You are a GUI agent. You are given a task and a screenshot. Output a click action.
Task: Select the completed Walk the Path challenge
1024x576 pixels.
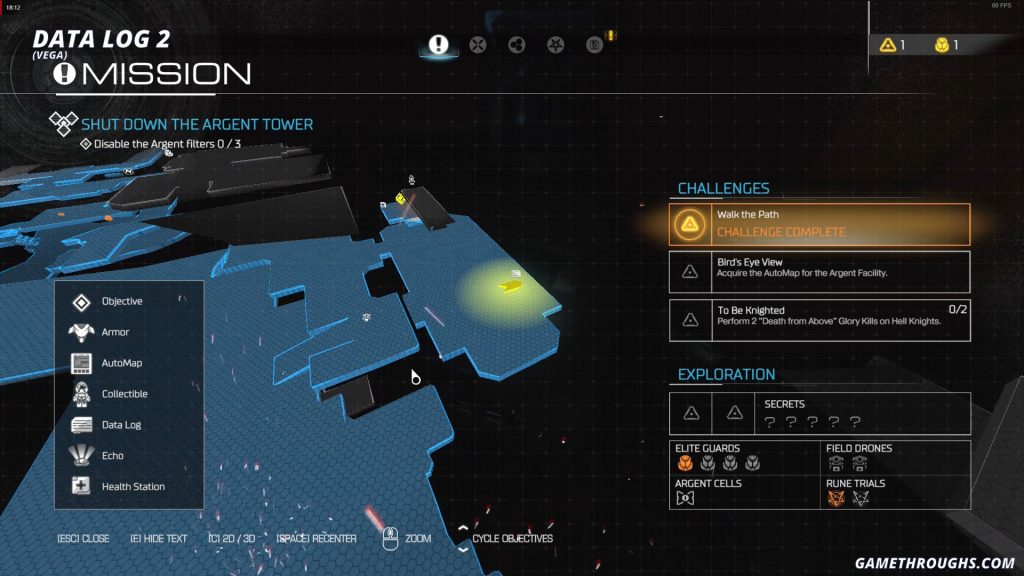[819, 225]
